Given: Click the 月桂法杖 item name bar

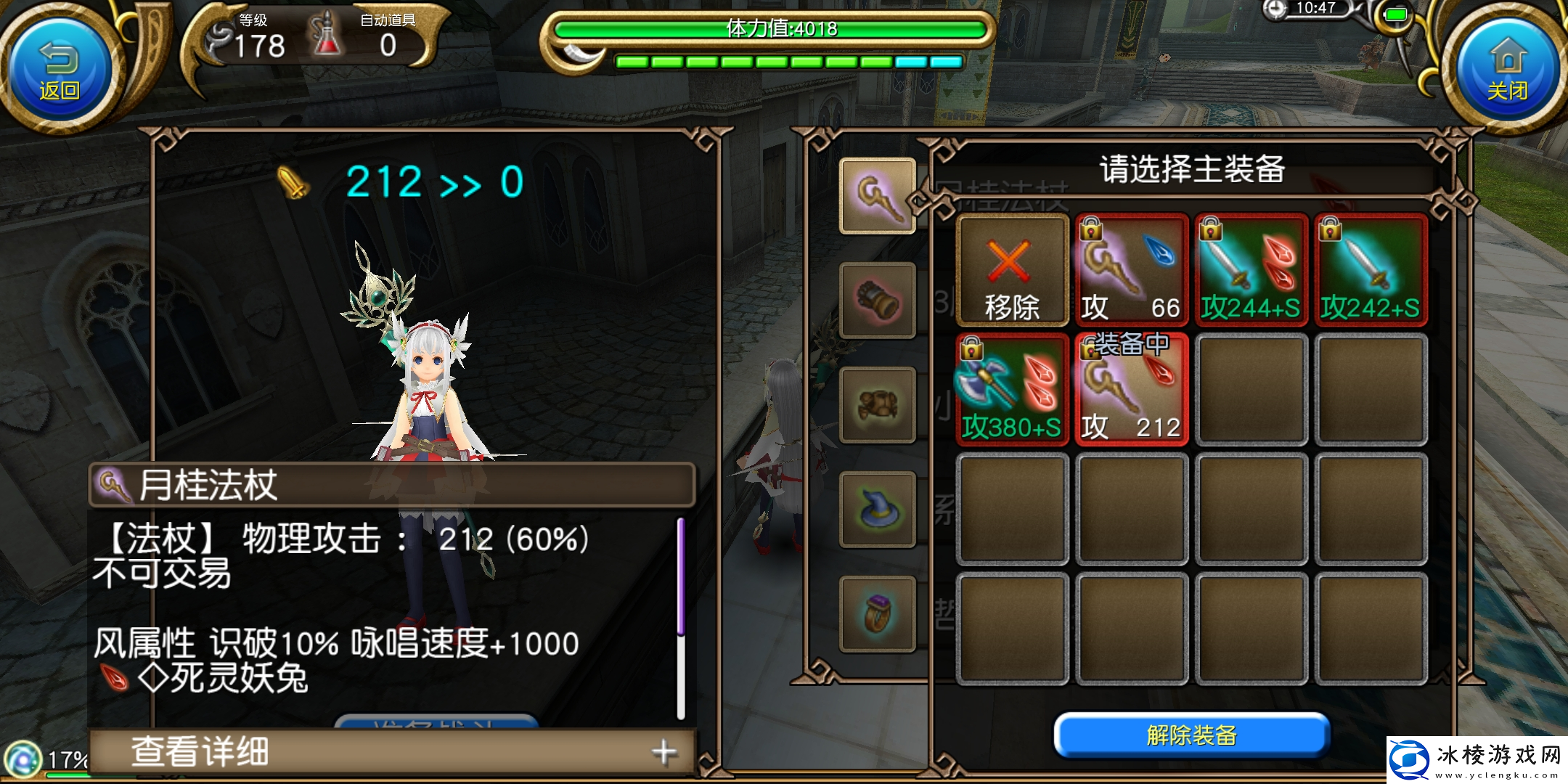Looking at the screenshot, I should point(392,484).
